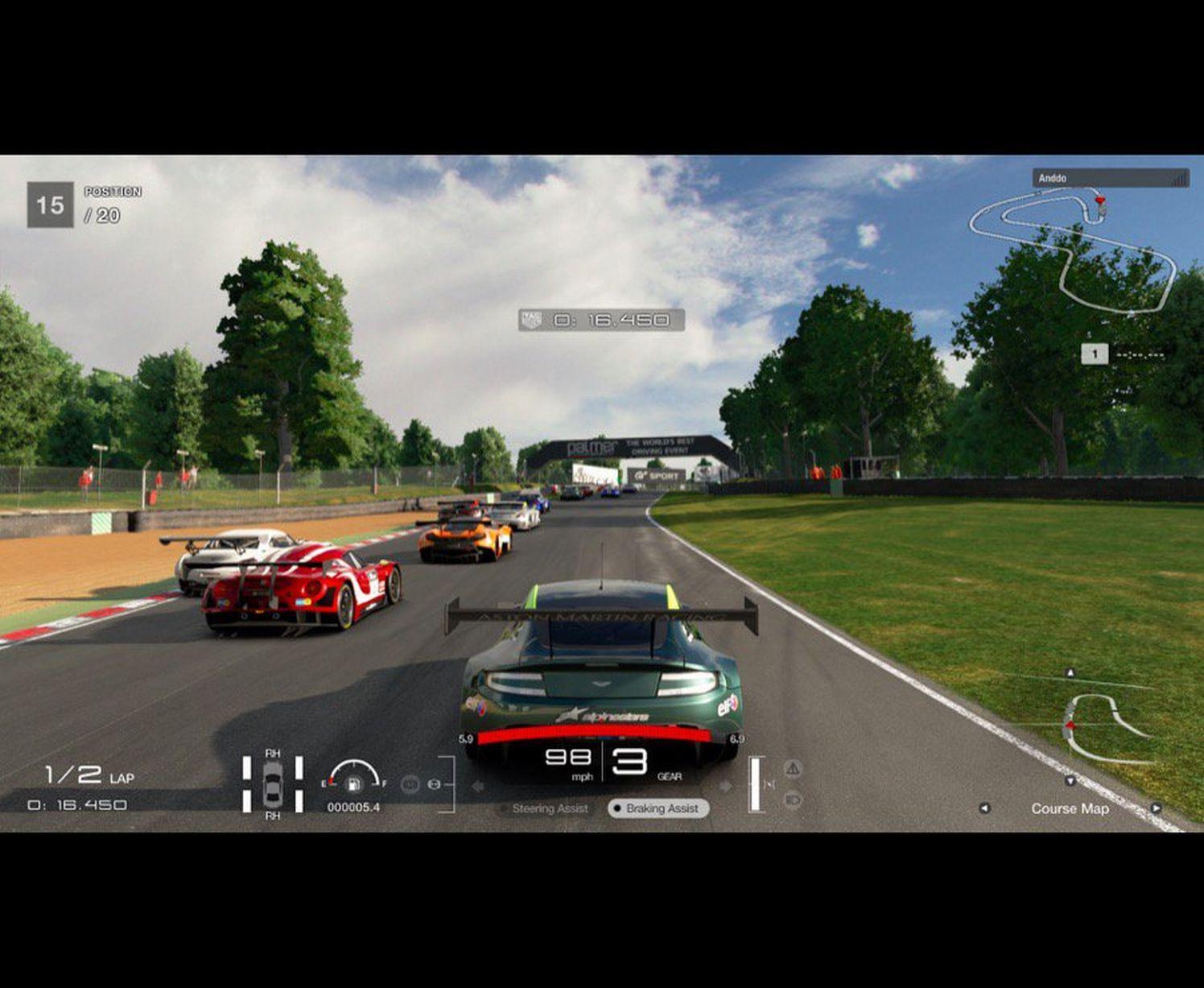Toggle the Braking Assist indicator
Image resolution: width=1204 pixels, height=988 pixels.
click(658, 808)
